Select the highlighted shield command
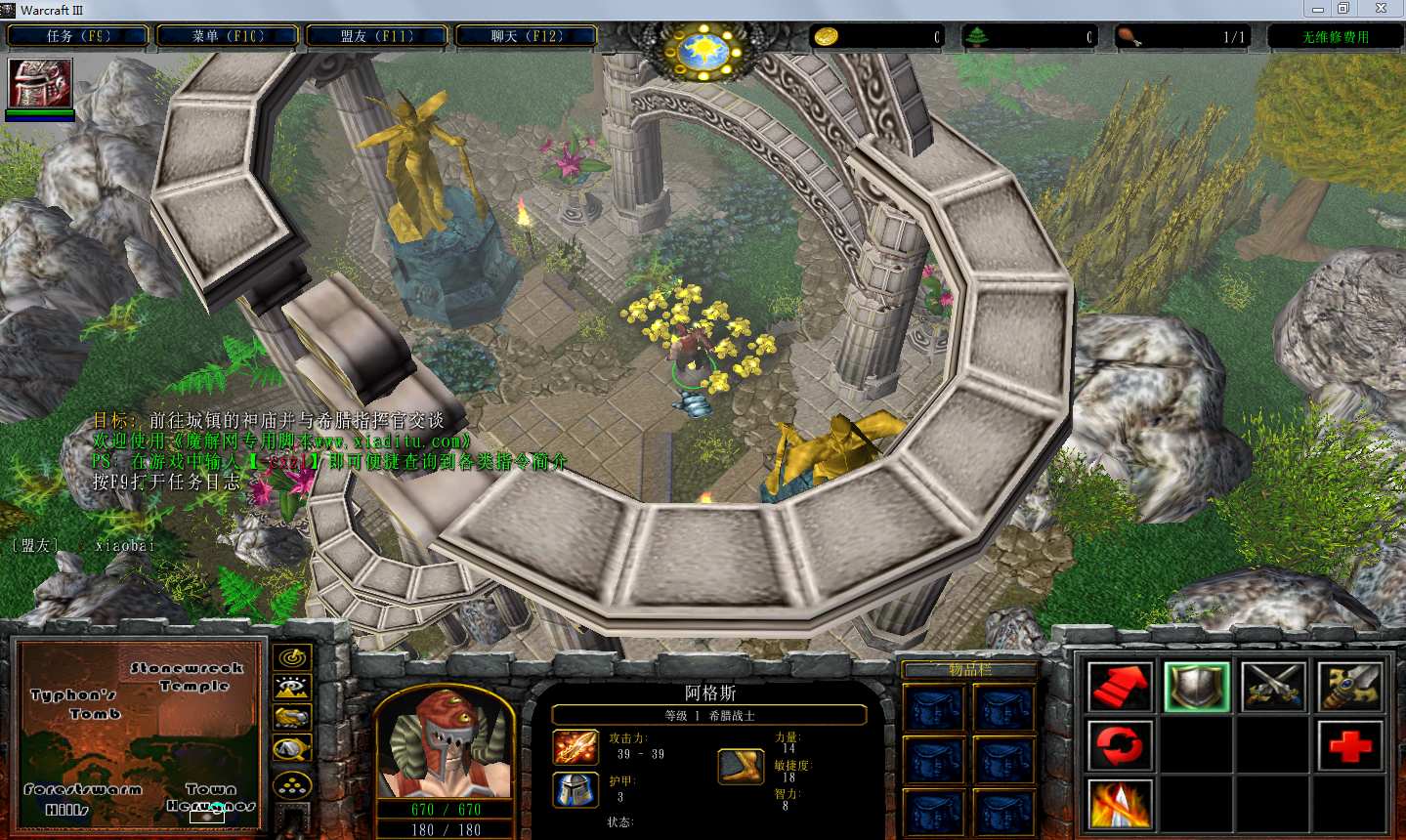The width and height of the screenshot is (1406, 840). coord(1196,687)
